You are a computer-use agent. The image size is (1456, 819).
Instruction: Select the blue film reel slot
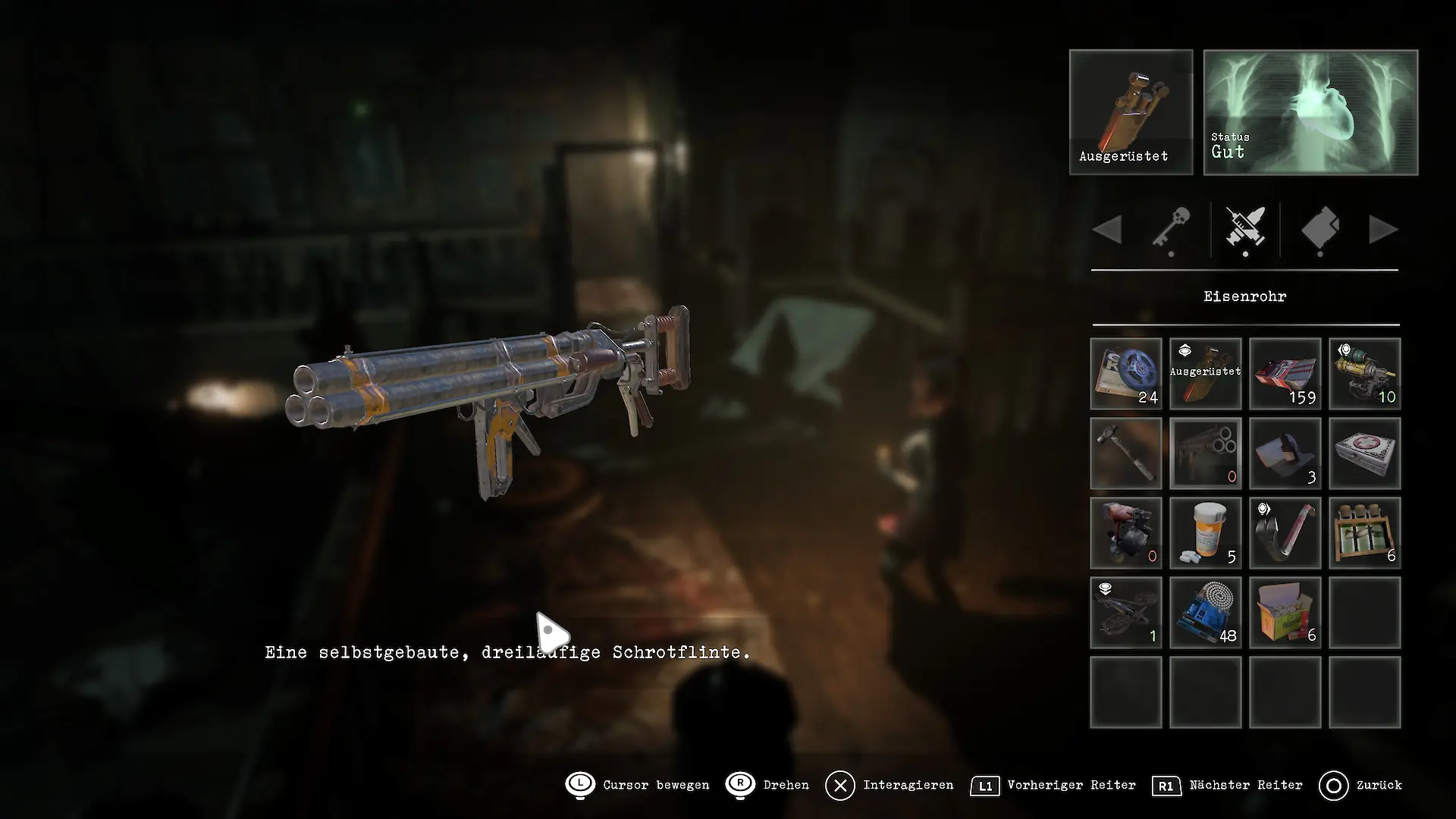pyautogui.click(x=1126, y=374)
